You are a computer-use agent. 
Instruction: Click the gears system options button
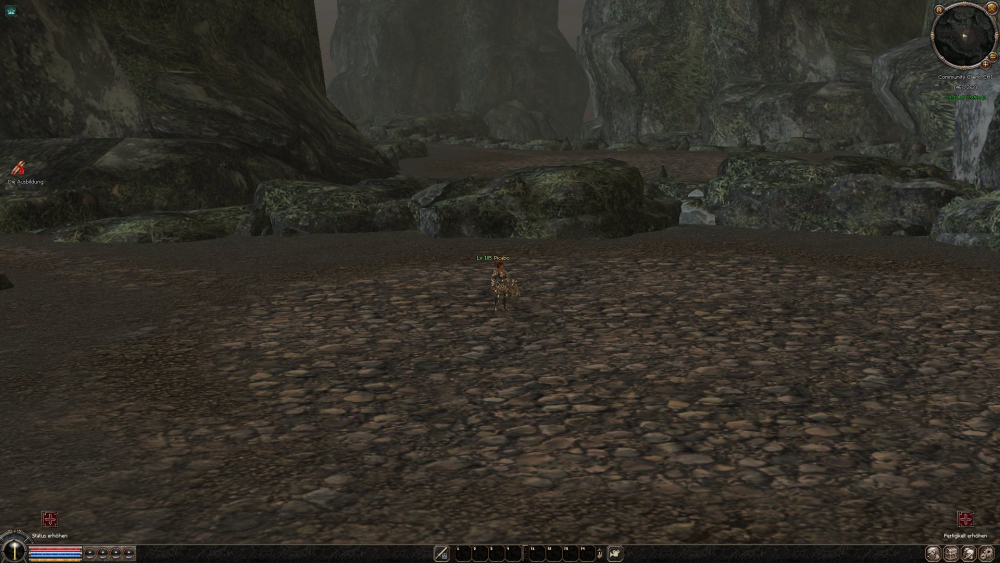(x=987, y=553)
